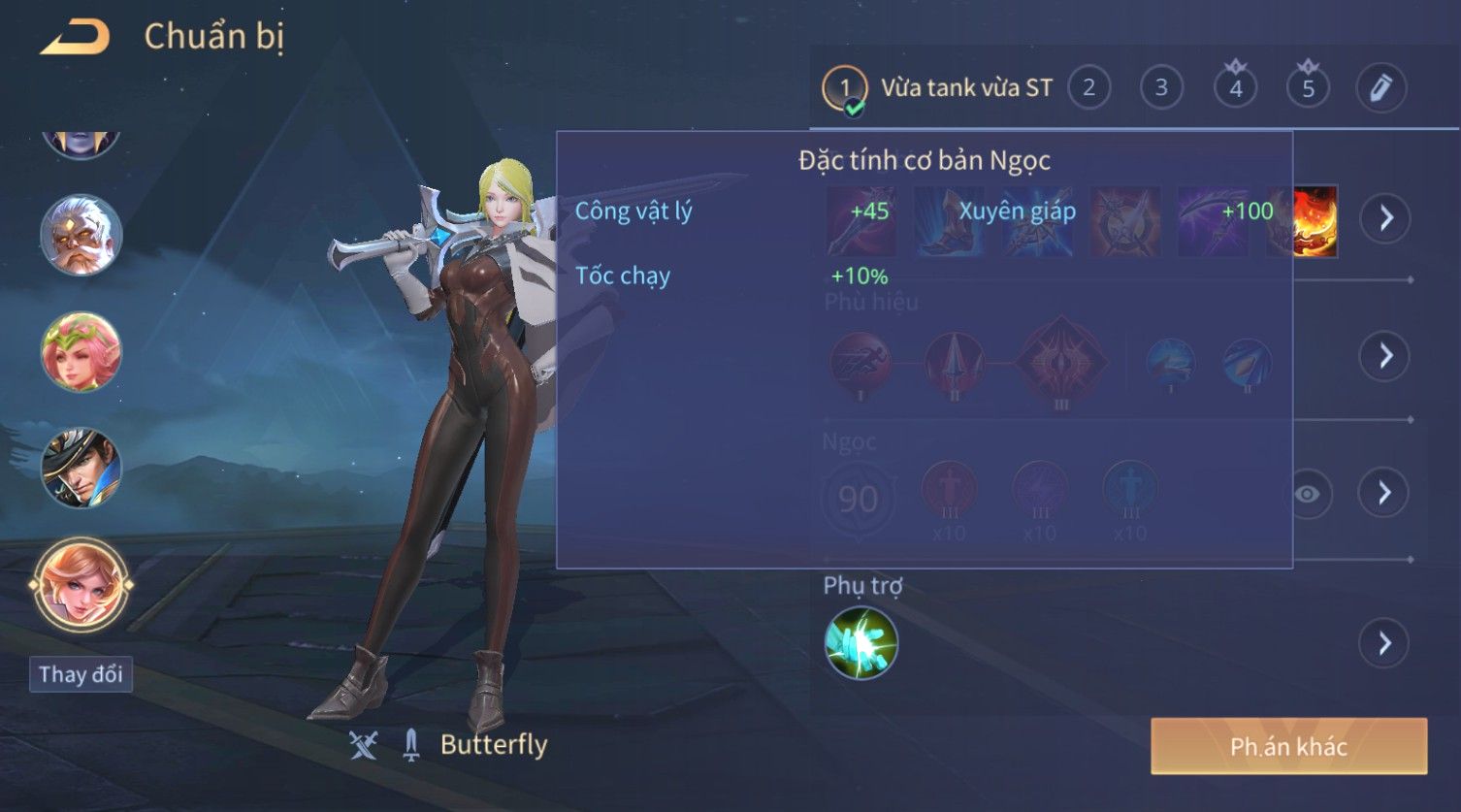The height and width of the screenshot is (812, 1461).
Task: Select the green support spell icon
Action: coord(860,643)
